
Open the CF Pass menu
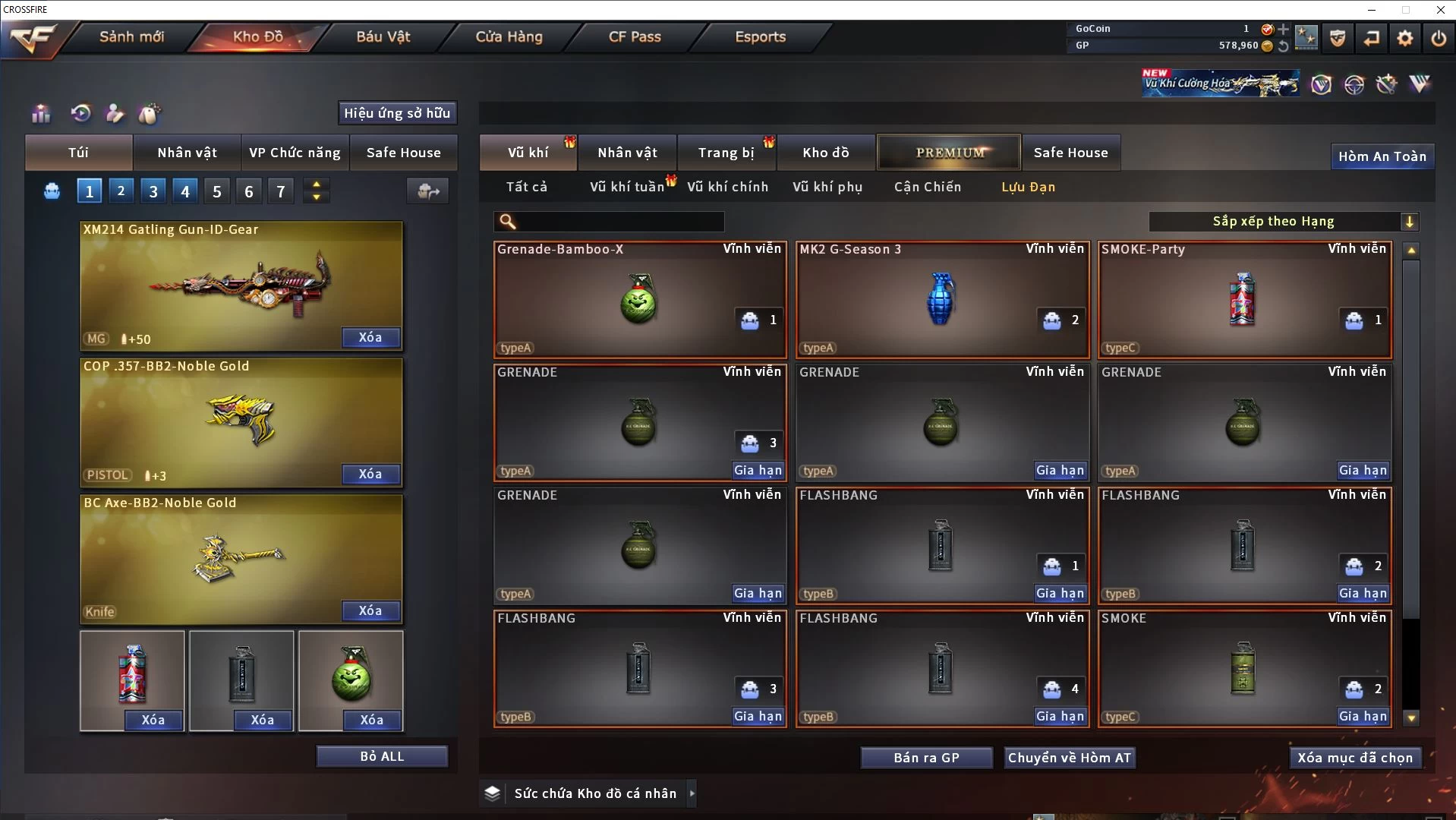(x=635, y=36)
